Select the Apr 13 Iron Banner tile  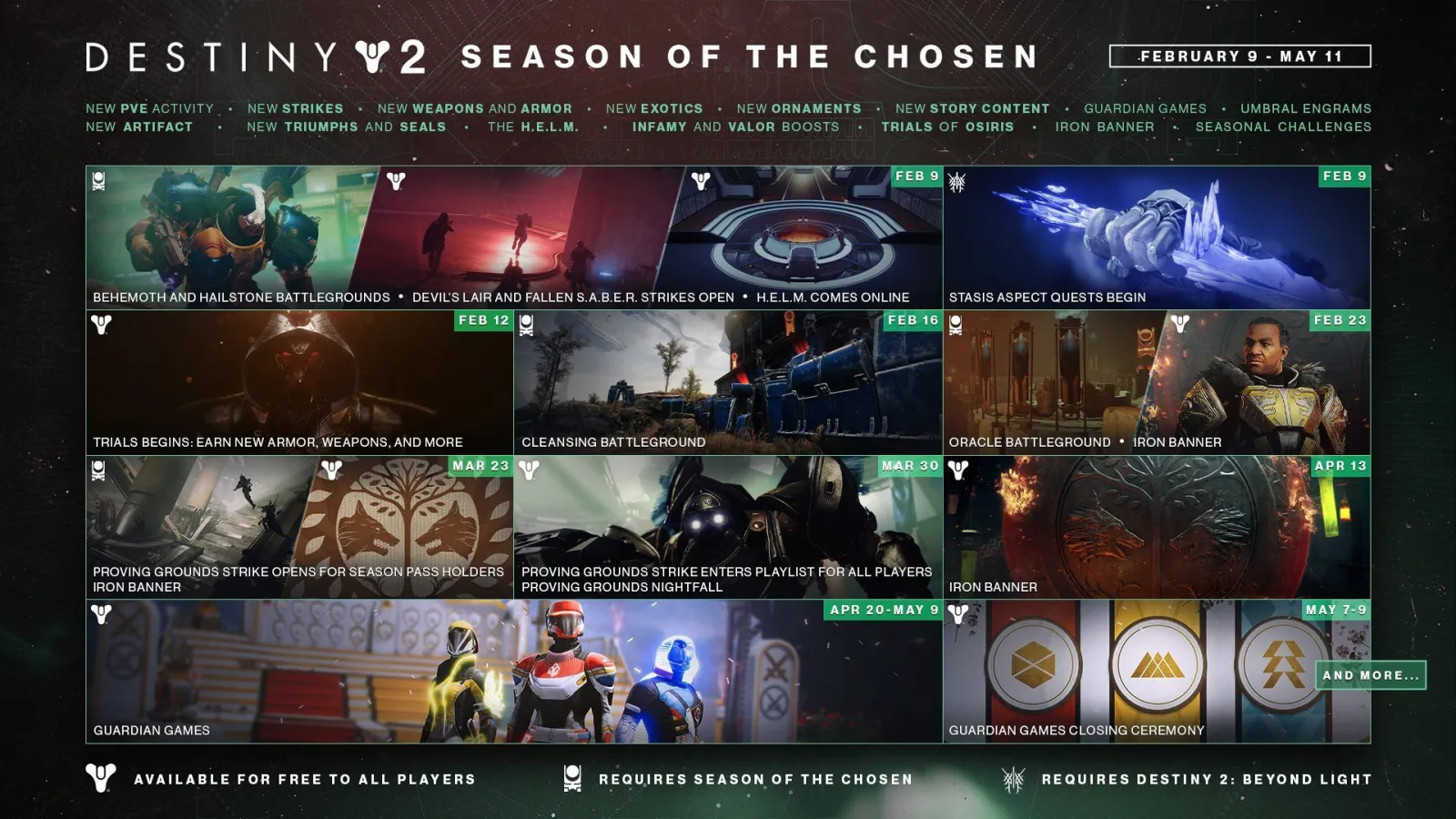(1157, 527)
